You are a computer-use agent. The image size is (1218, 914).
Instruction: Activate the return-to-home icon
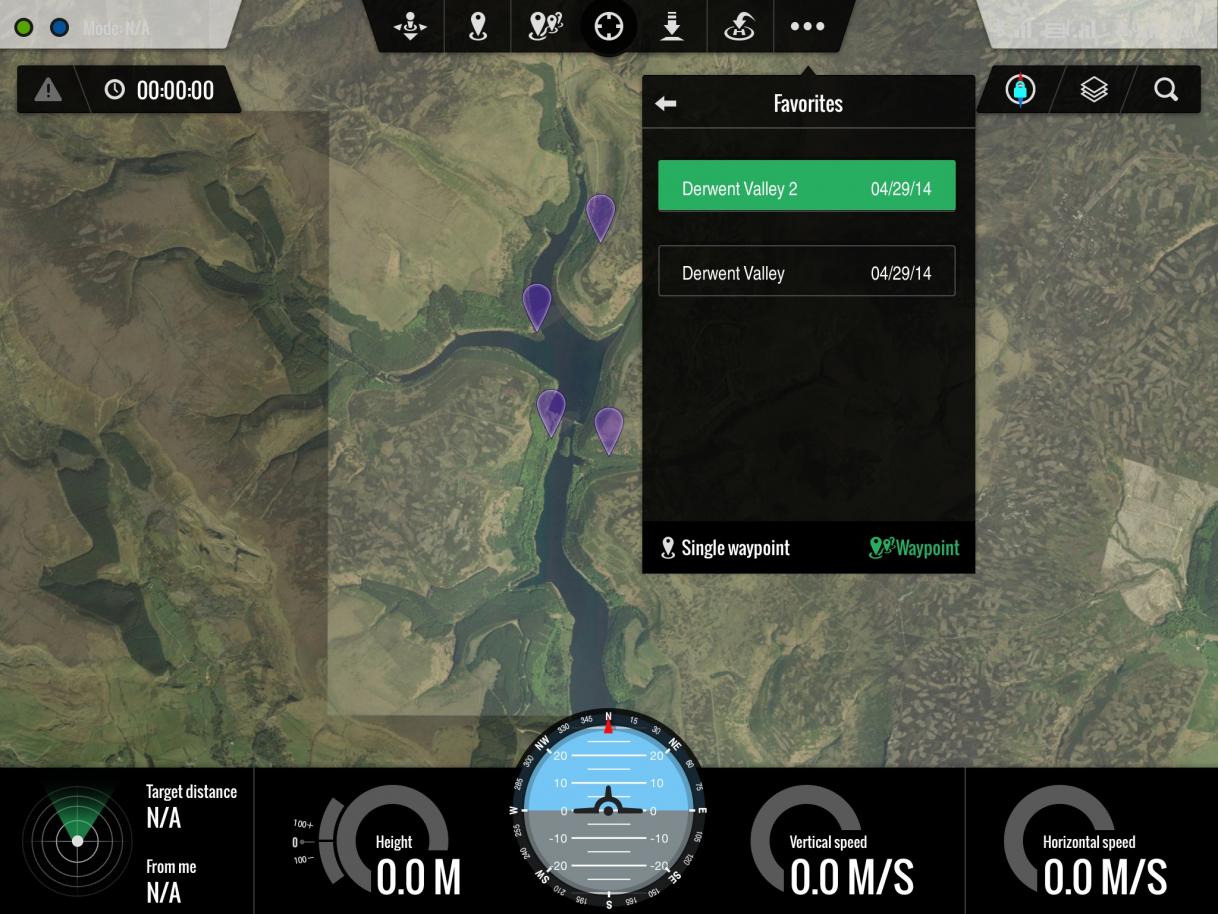click(x=739, y=27)
